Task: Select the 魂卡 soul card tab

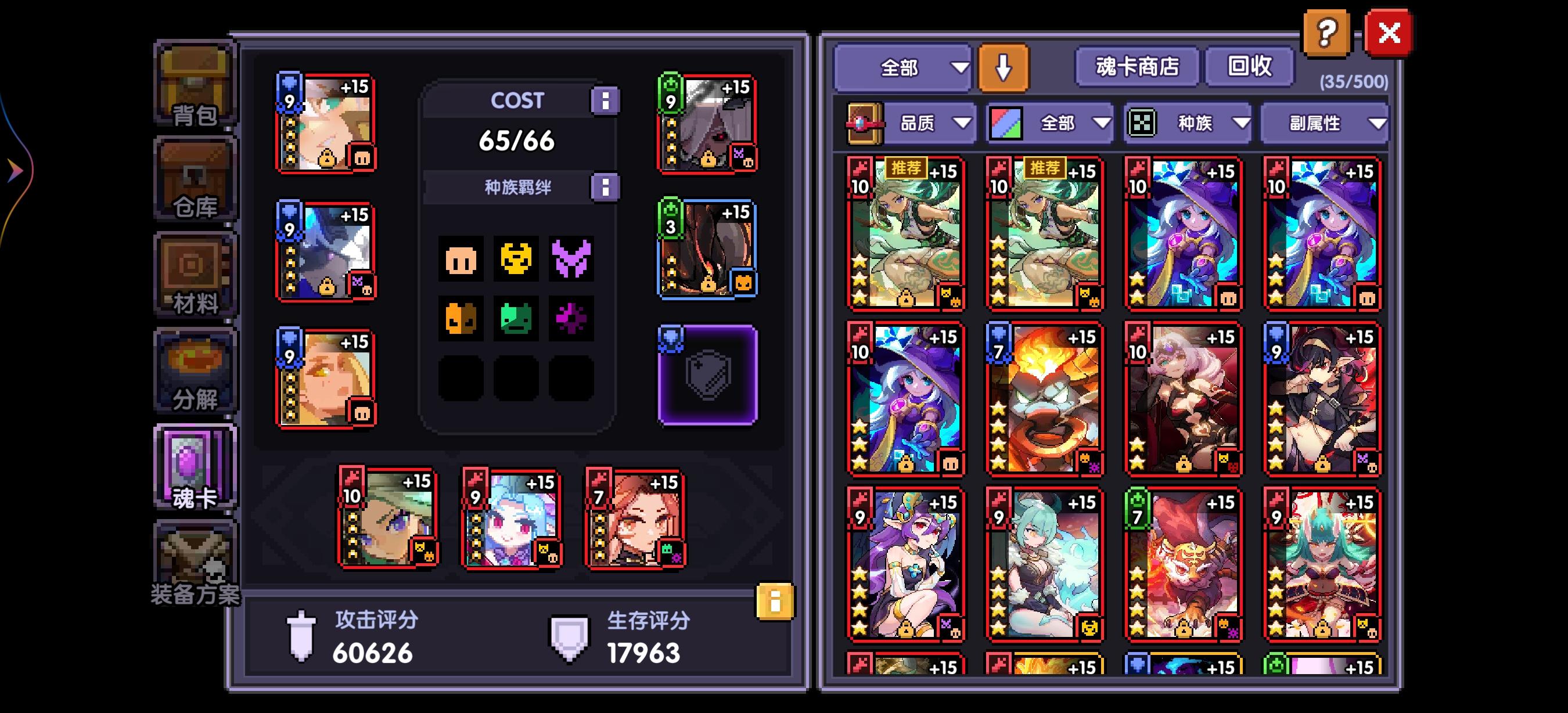Action: tap(195, 466)
